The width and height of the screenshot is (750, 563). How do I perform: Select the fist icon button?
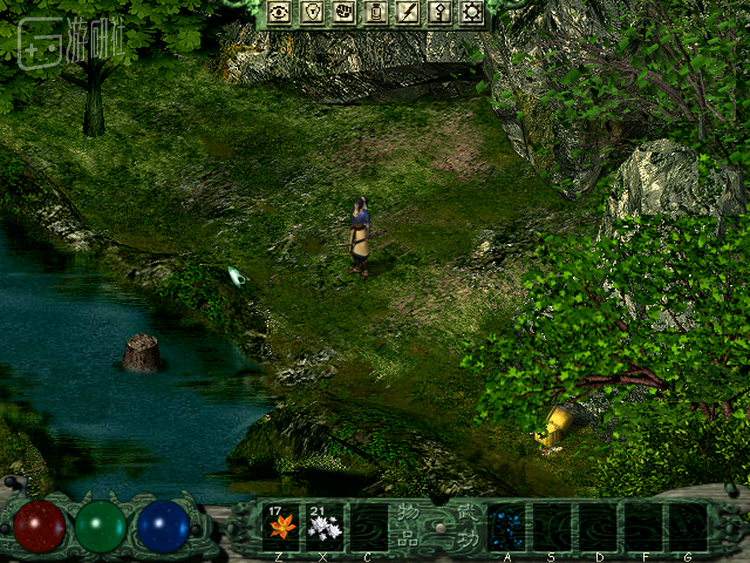pyautogui.click(x=343, y=12)
